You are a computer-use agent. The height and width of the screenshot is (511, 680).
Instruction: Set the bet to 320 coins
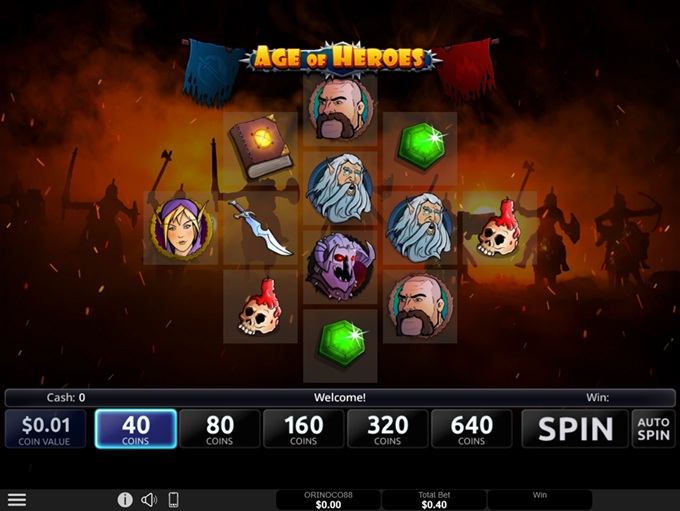(388, 429)
